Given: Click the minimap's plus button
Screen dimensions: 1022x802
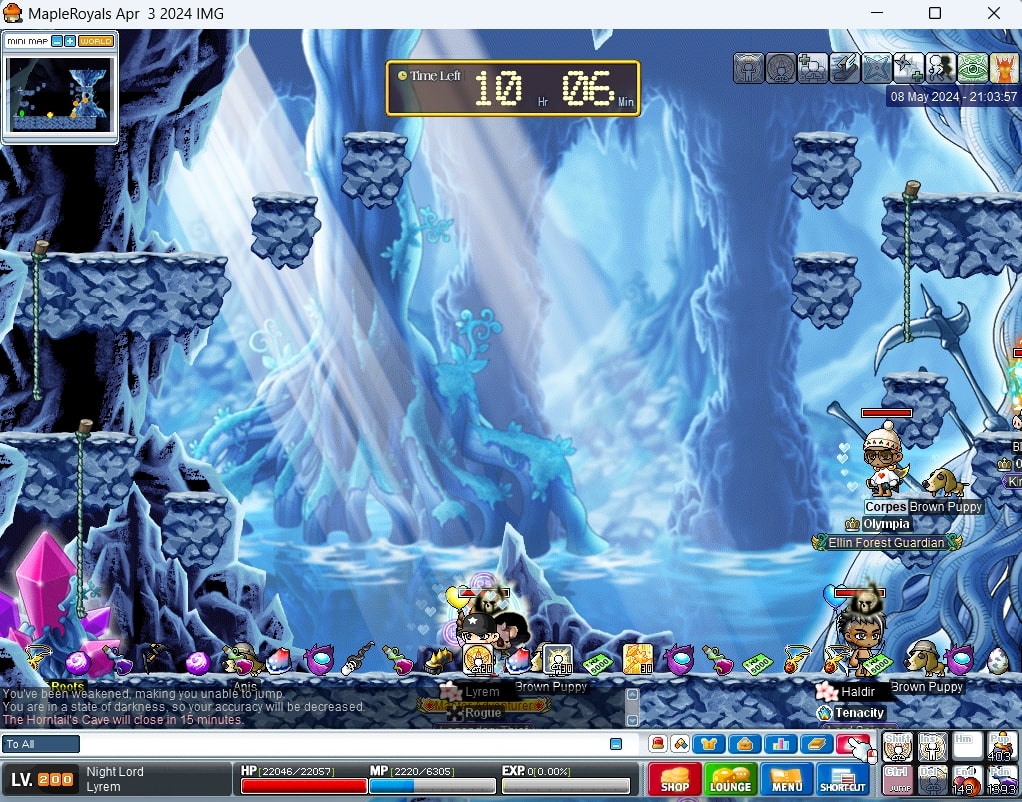Looking at the screenshot, I should [x=70, y=41].
